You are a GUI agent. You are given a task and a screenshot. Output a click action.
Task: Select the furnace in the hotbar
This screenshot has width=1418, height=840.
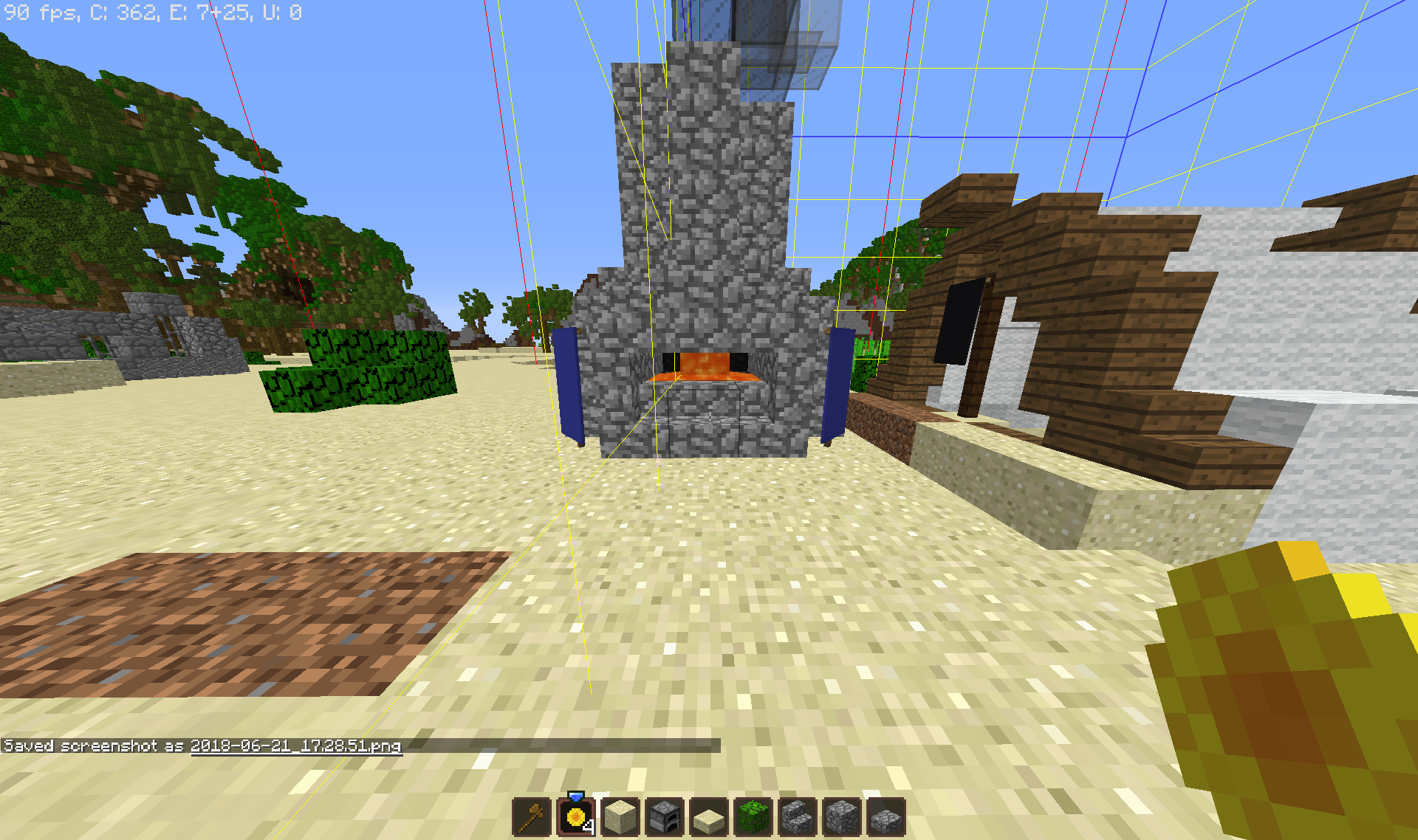tap(665, 817)
